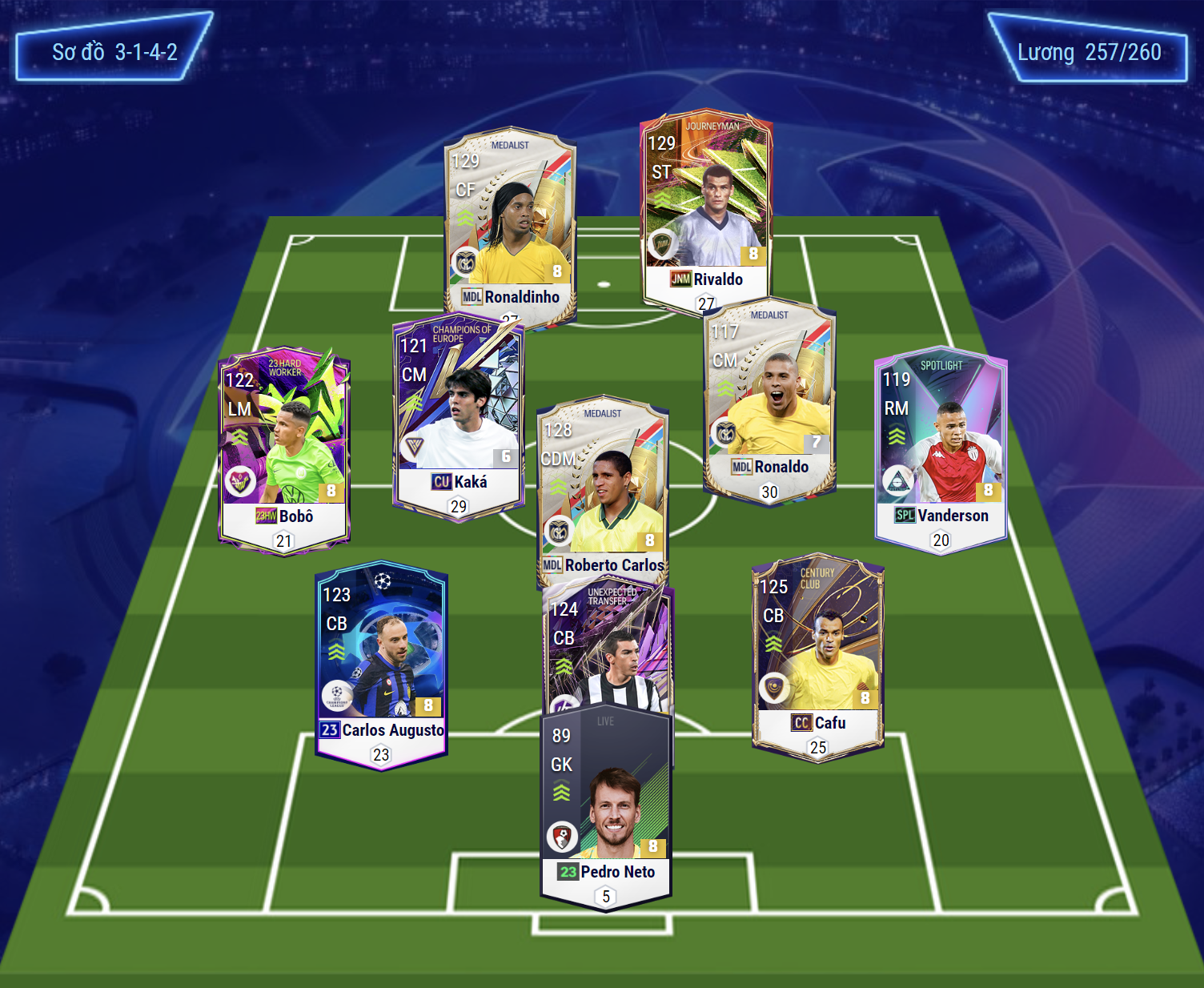Select Ronaldo's Medalist CM card

tap(769, 400)
